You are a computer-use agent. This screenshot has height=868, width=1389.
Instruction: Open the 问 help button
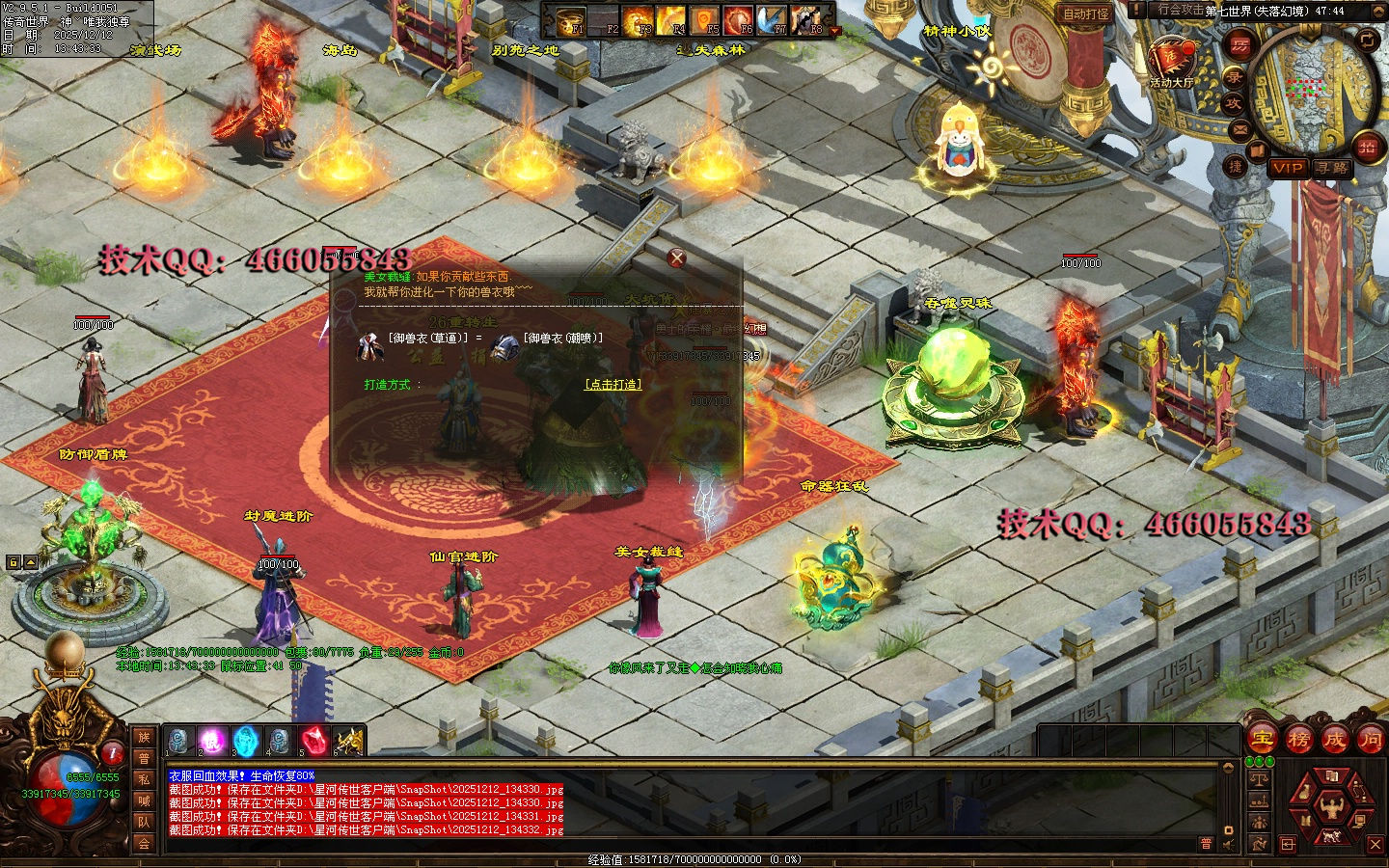(x=1370, y=740)
